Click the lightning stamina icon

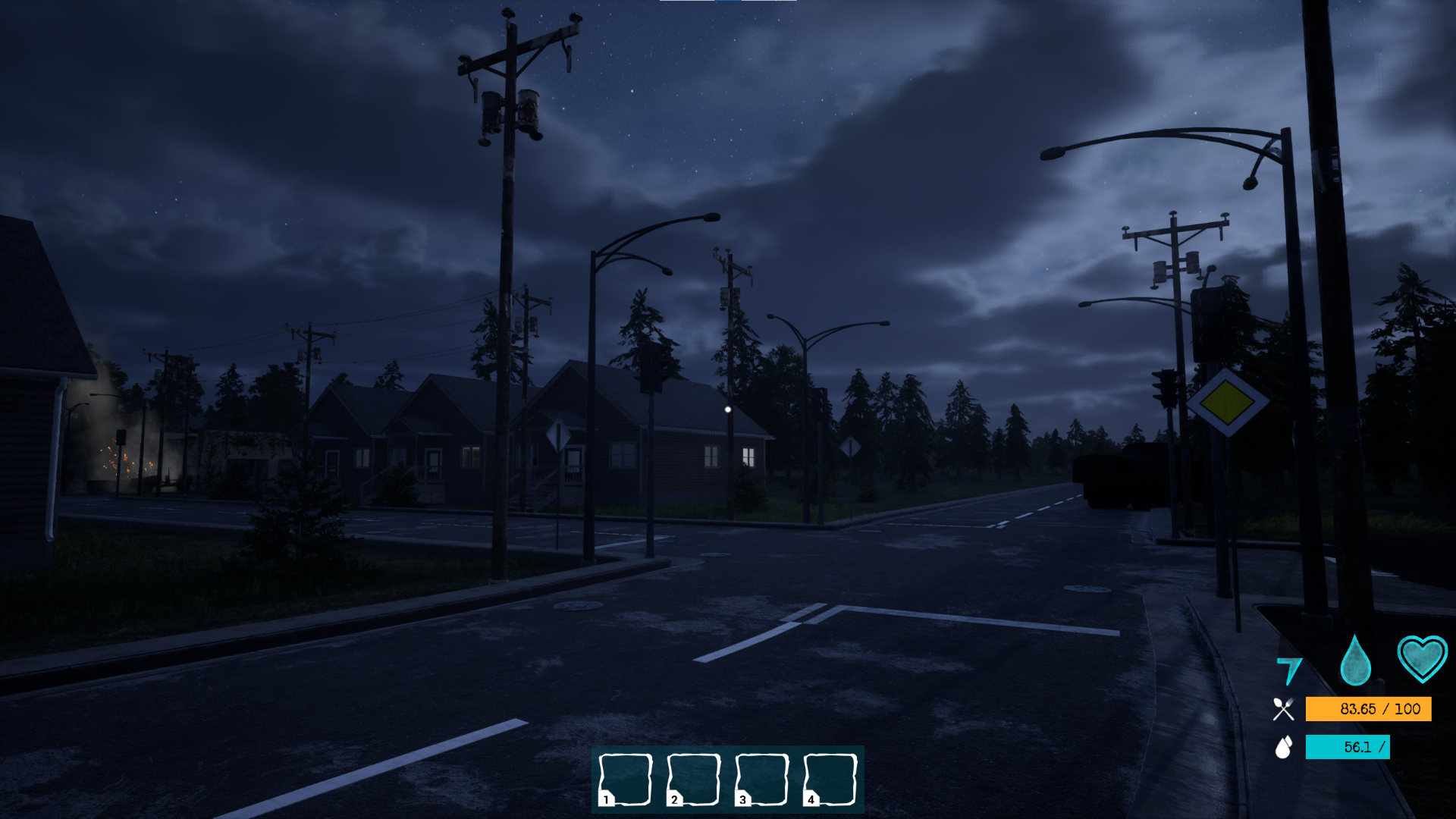[1289, 669]
